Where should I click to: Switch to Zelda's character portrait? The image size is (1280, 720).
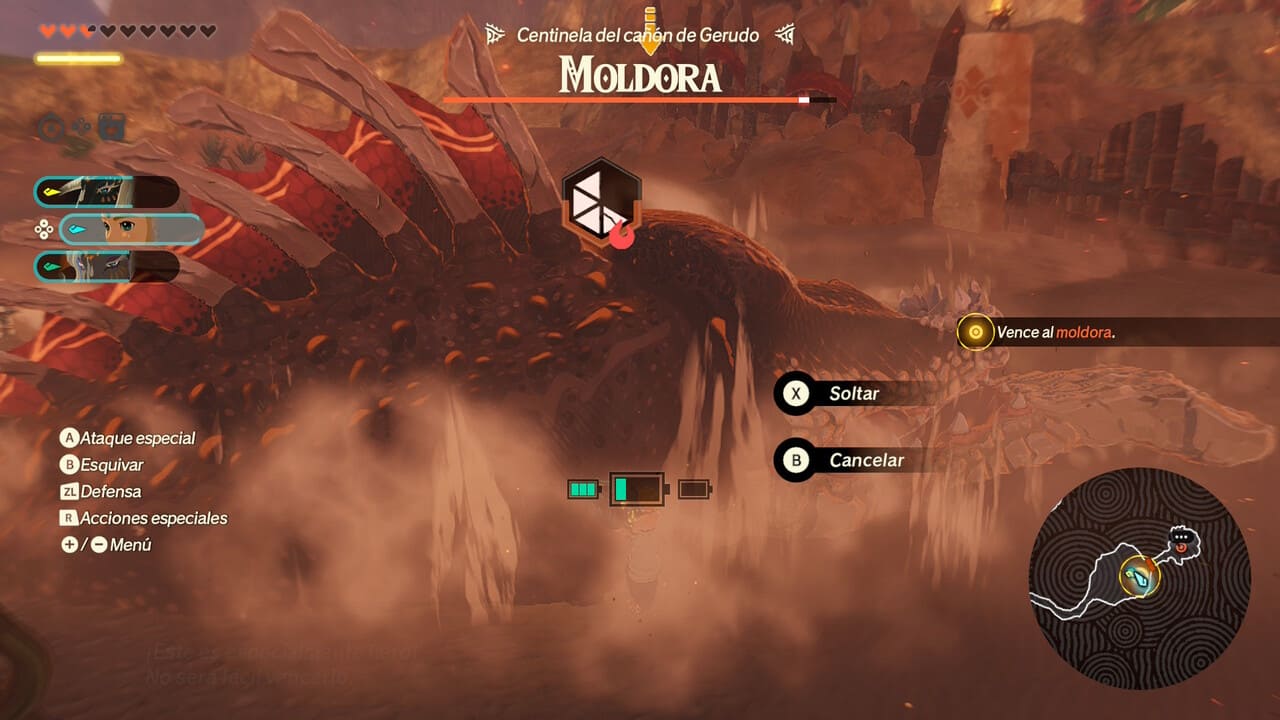click(x=131, y=229)
